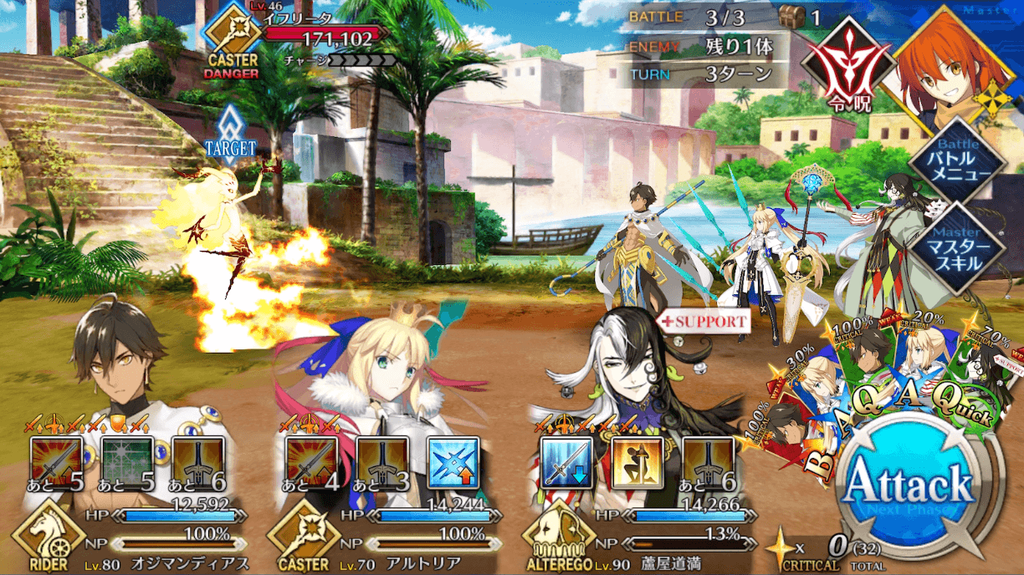Select Altria's skill with 4 turns cooldown
1024x575 pixels.
[311, 463]
